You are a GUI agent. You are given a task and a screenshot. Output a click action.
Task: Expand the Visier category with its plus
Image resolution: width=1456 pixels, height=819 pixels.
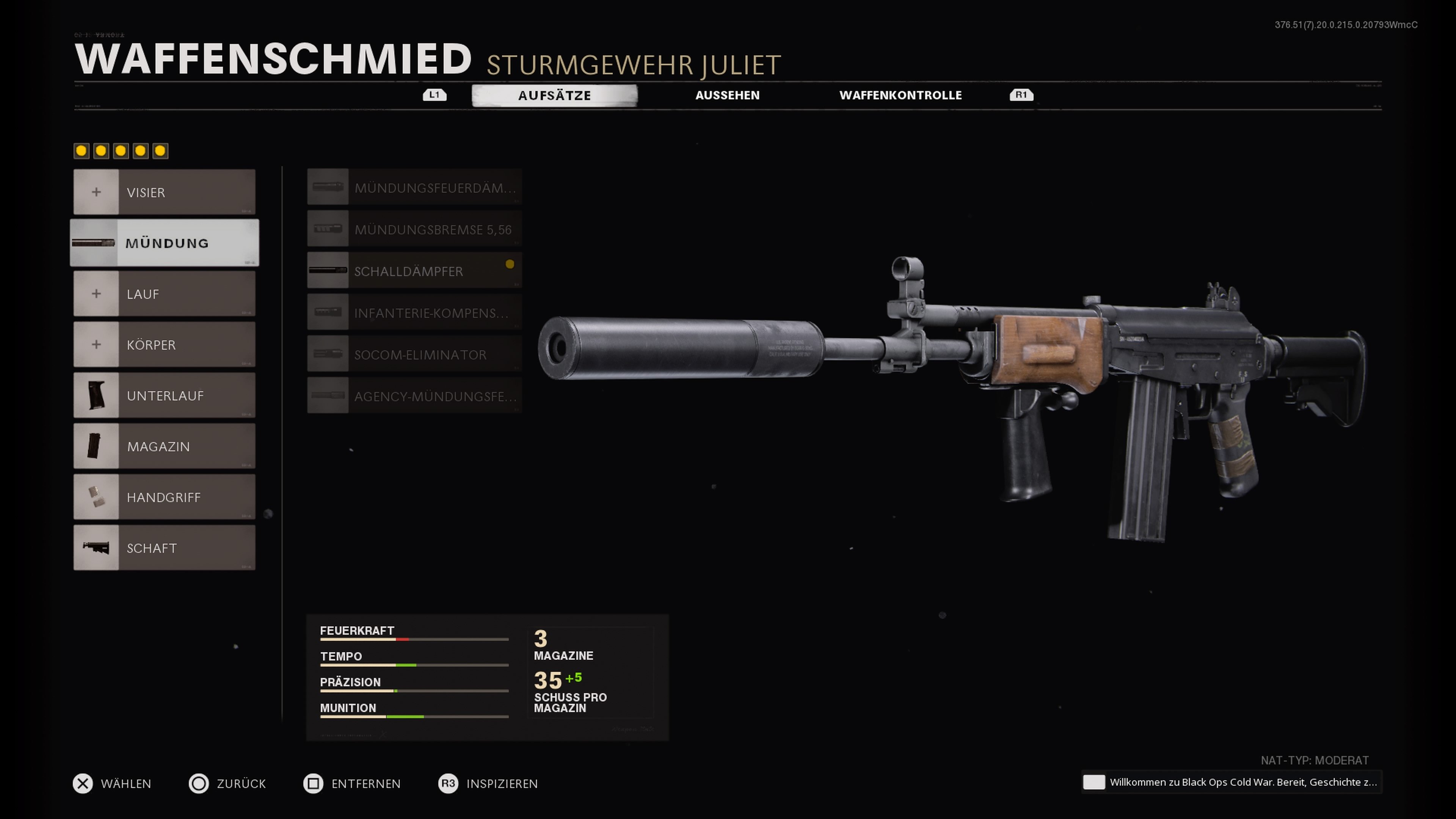pos(96,192)
